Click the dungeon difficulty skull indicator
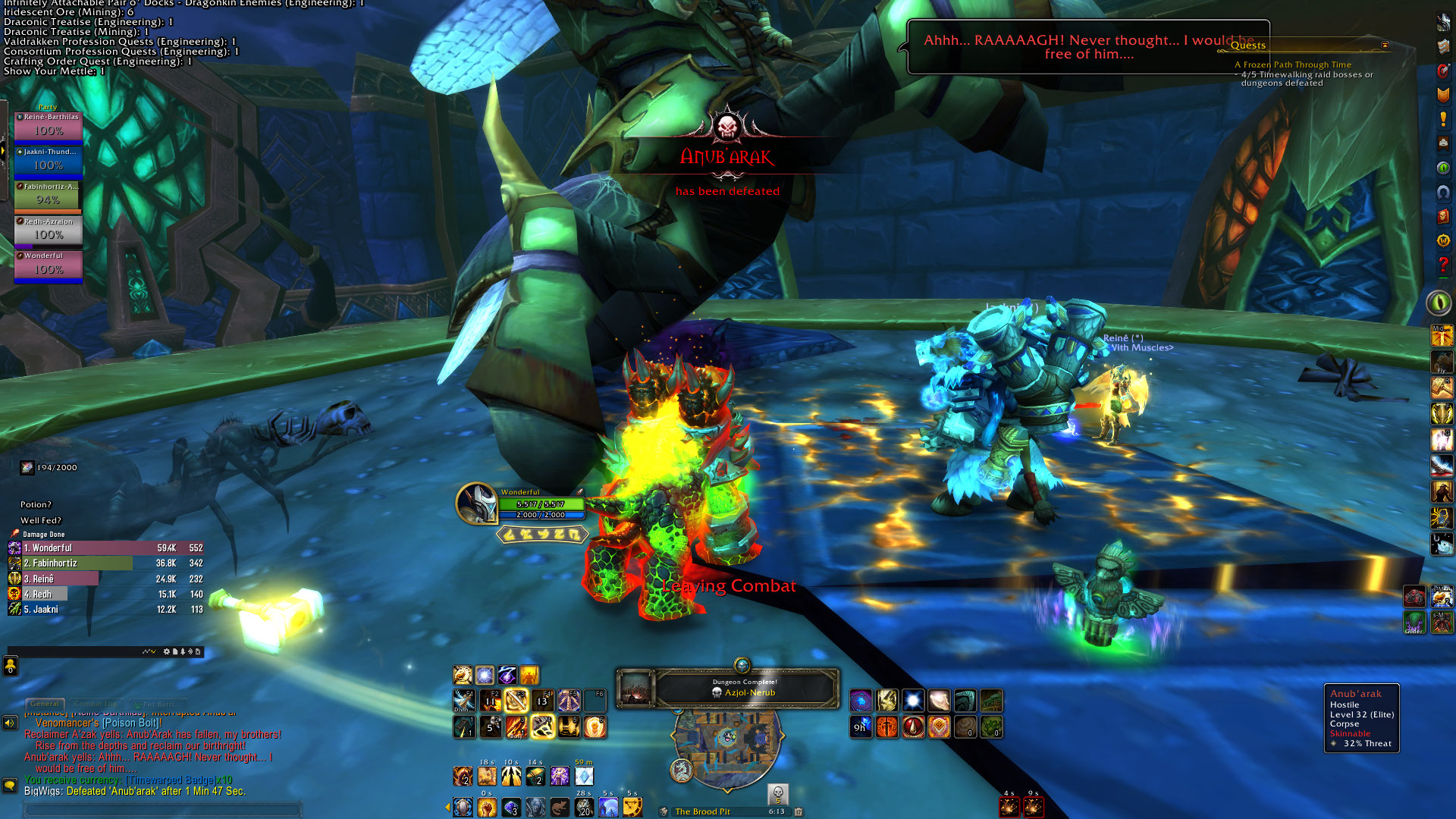The image size is (1456, 819). [777, 793]
